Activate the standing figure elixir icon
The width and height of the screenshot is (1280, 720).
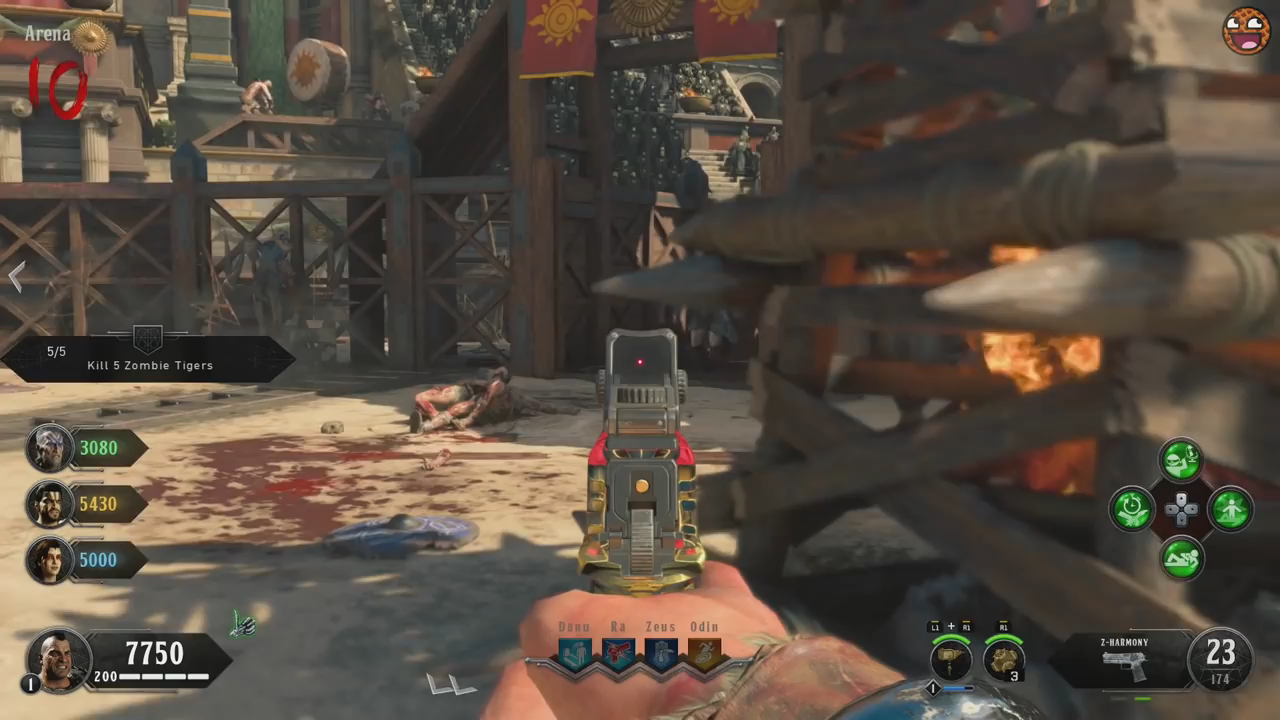pyautogui.click(x=1230, y=509)
